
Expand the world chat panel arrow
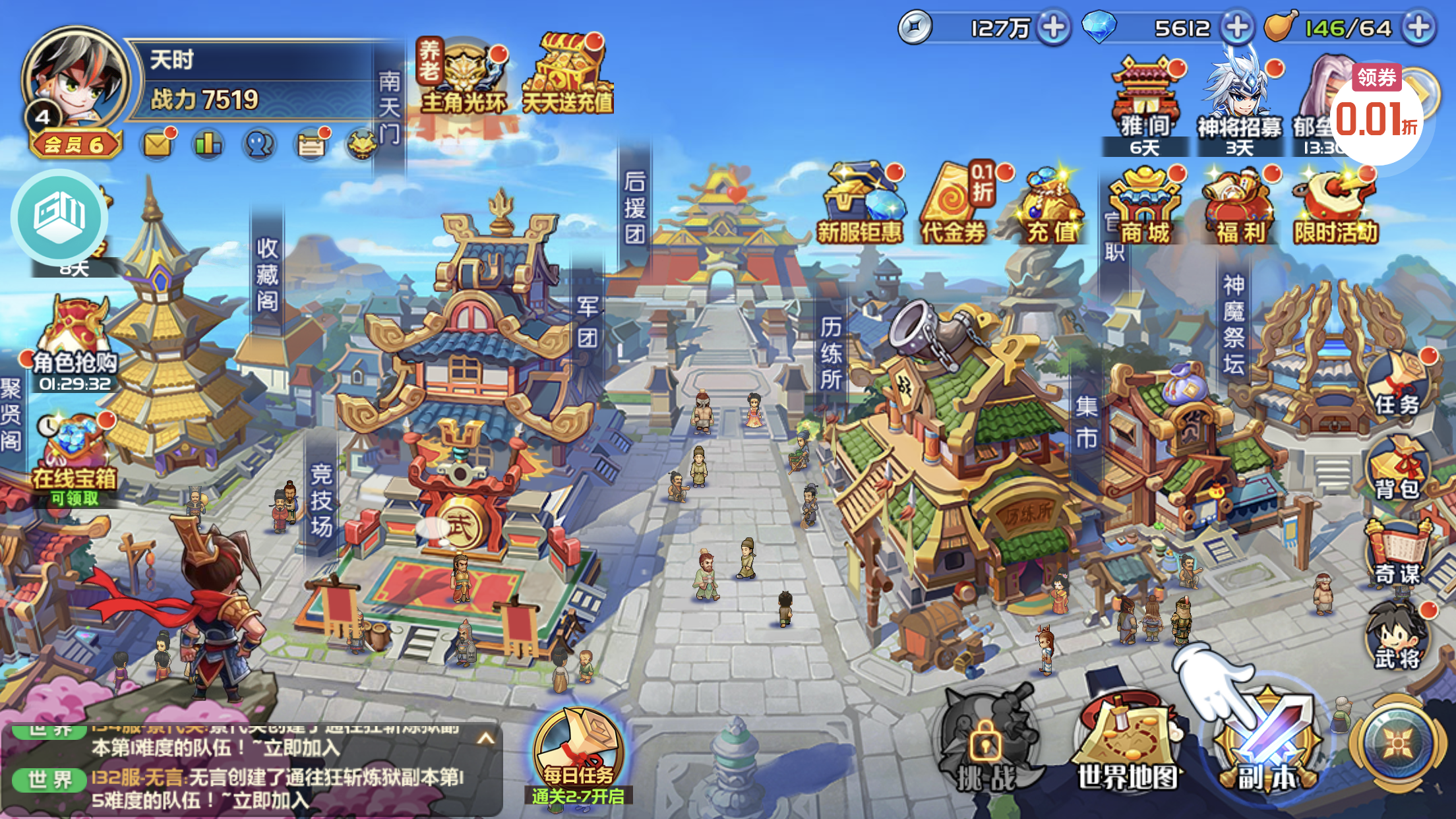click(485, 739)
